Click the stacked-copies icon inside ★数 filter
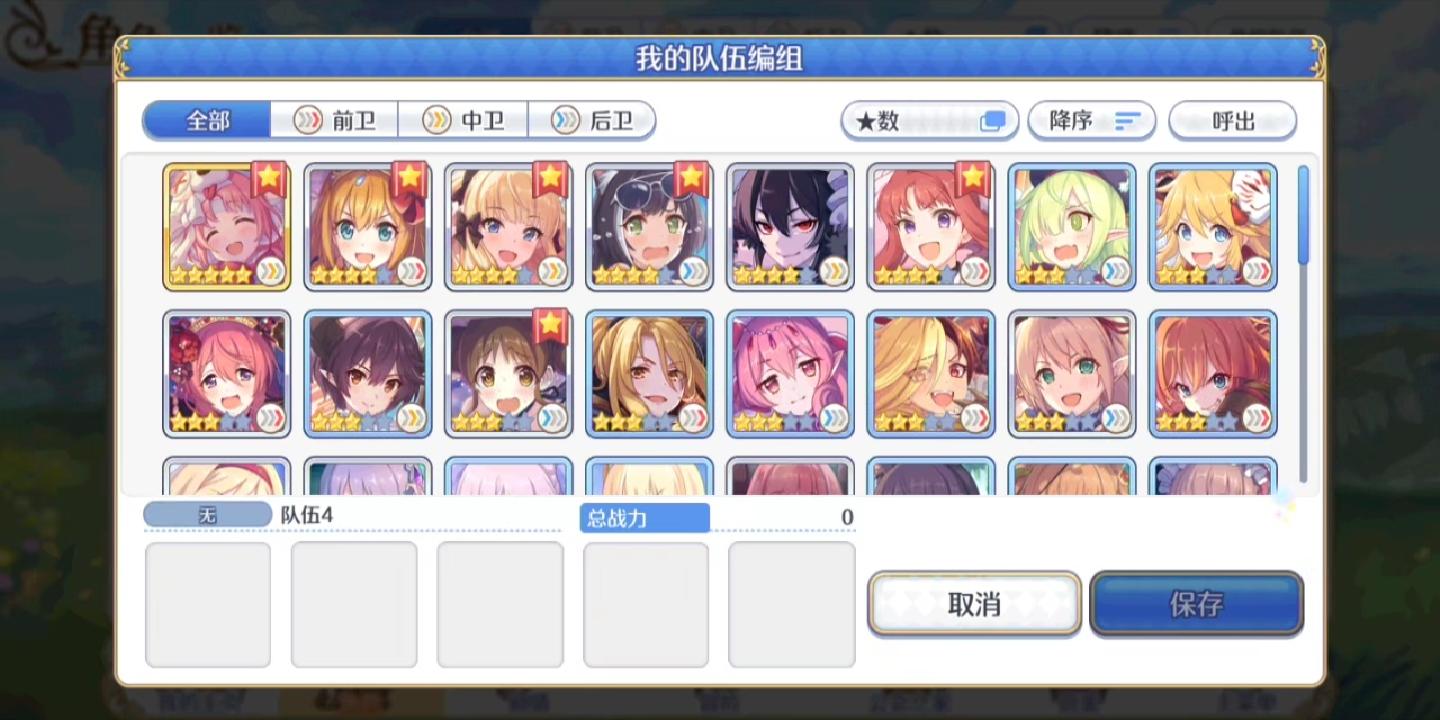 coord(993,120)
